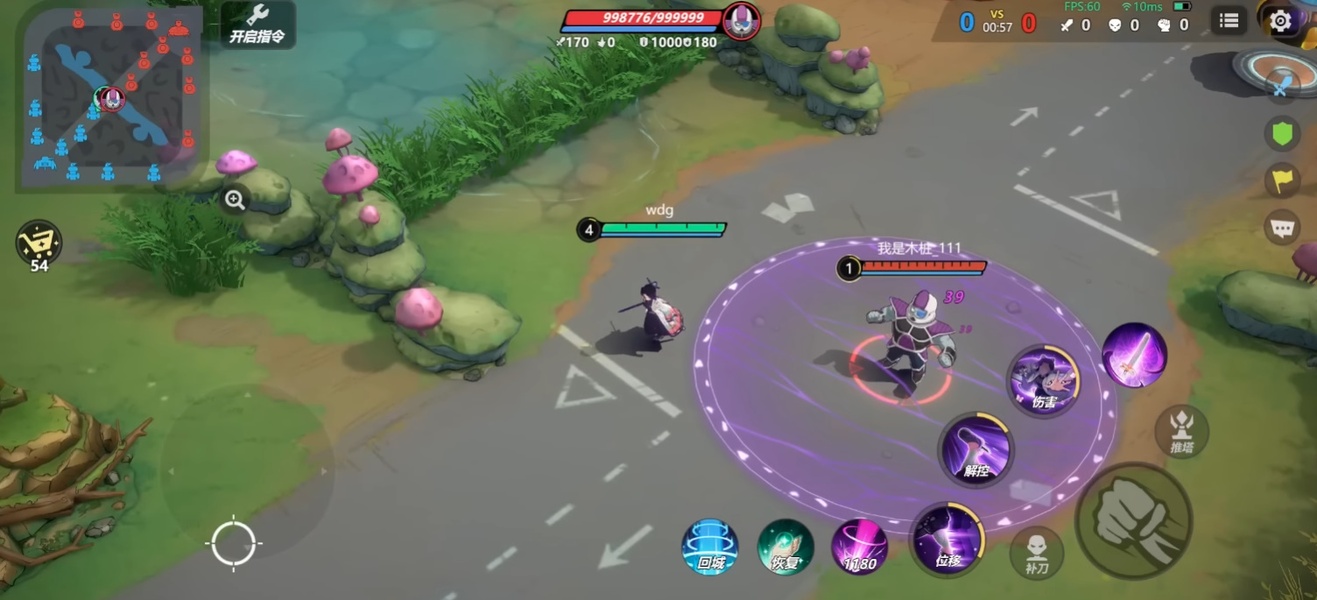Use the 恢复 heal skill

[x=785, y=547]
